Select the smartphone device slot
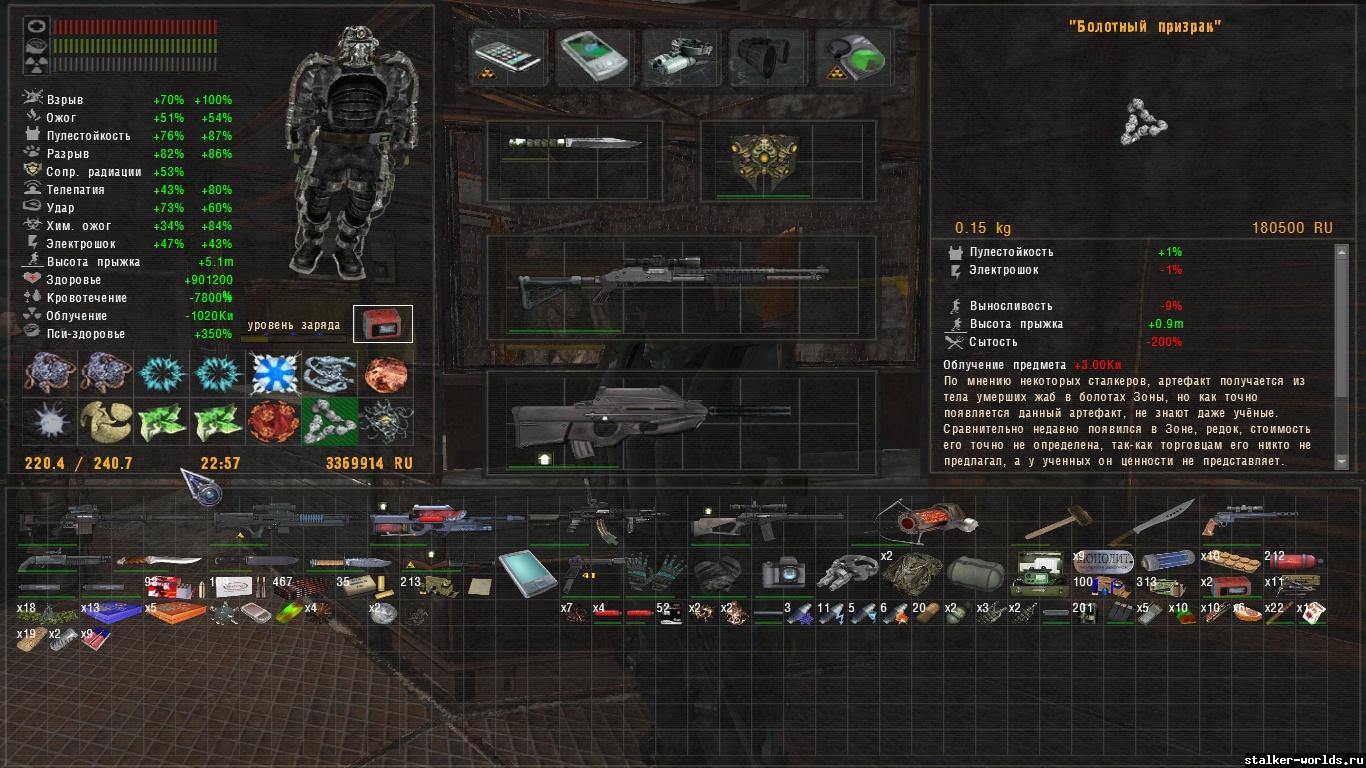The image size is (1366, 768). pyautogui.click(x=507, y=55)
